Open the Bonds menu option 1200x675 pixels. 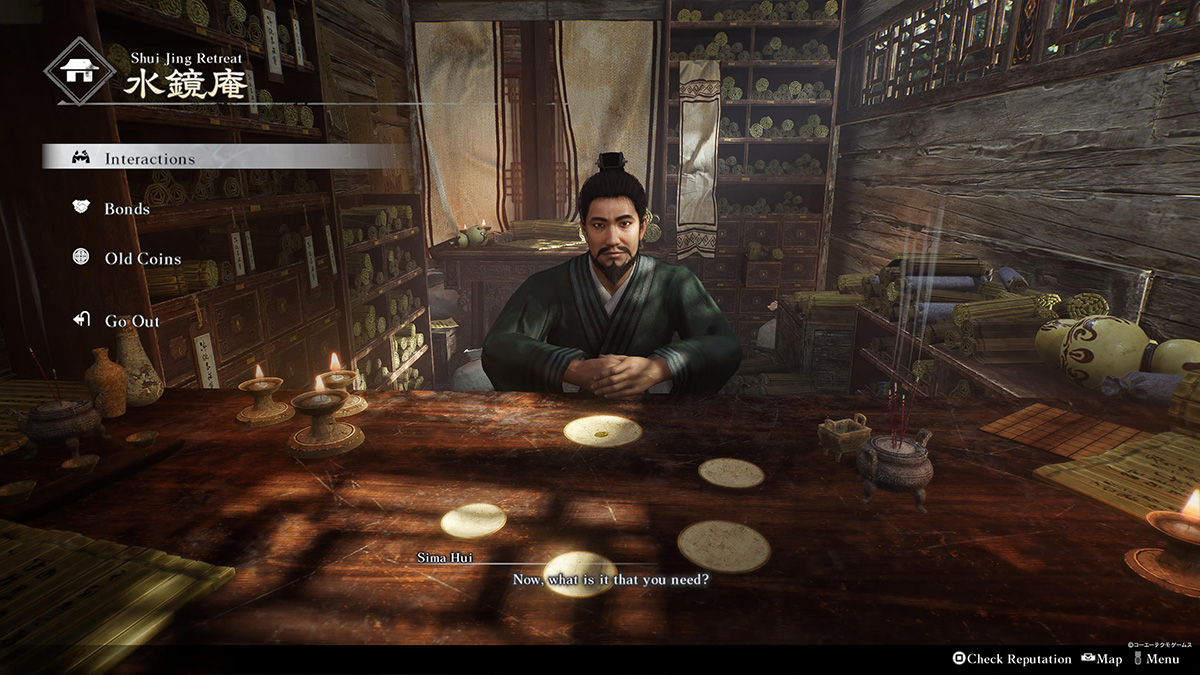(127, 209)
